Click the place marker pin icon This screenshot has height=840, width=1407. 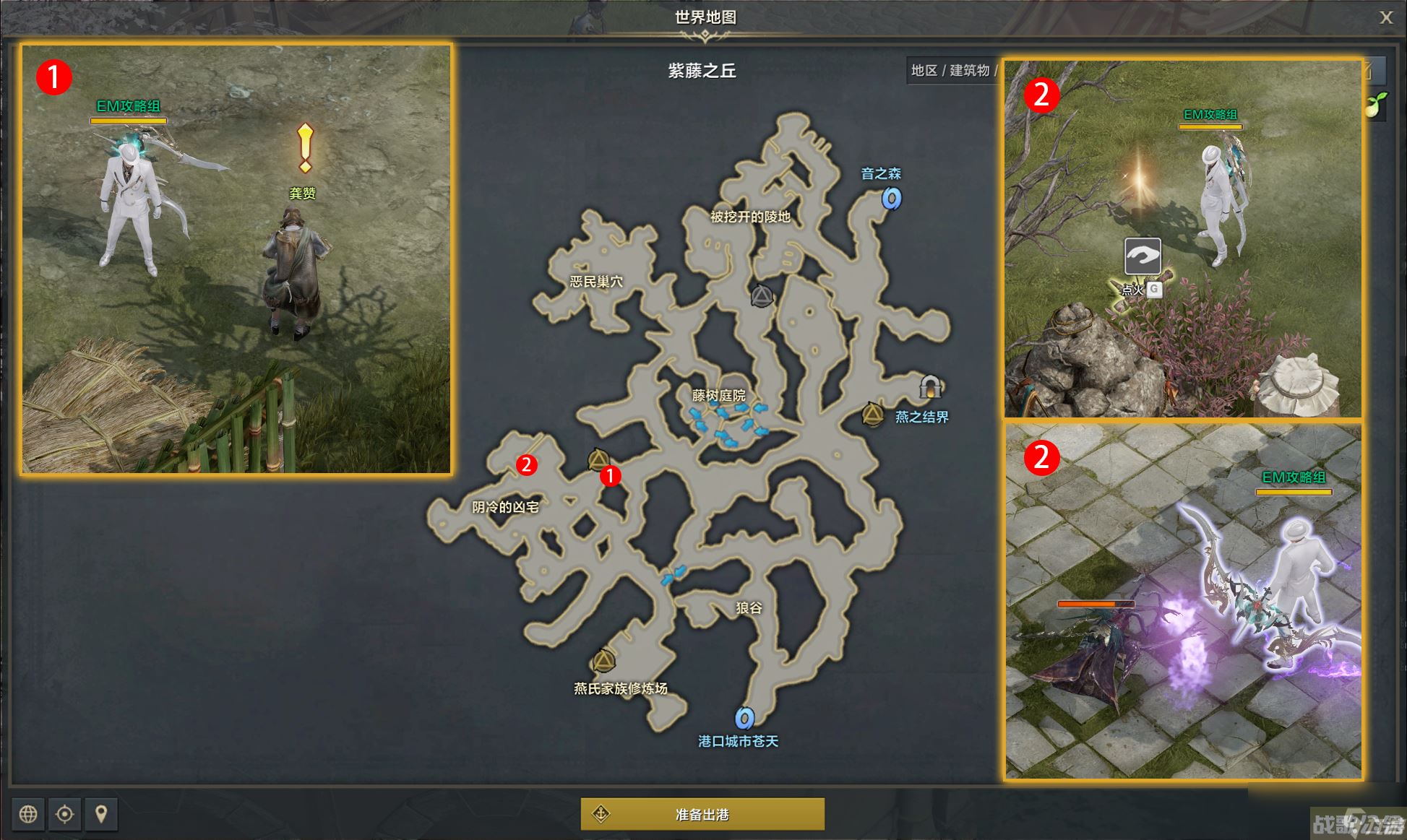pyautogui.click(x=103, y=814)
